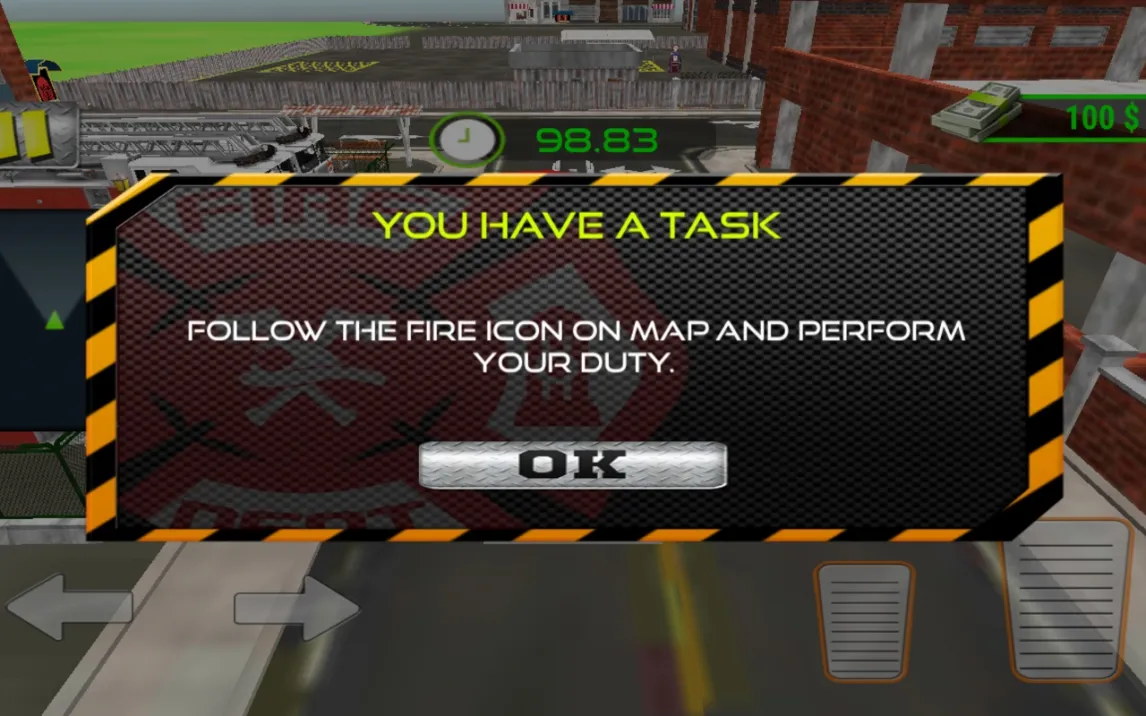Tap the larger gas pedal
Image resolution: width=1146 pixels, height=716 pixels.
[x=1069, y=600]
